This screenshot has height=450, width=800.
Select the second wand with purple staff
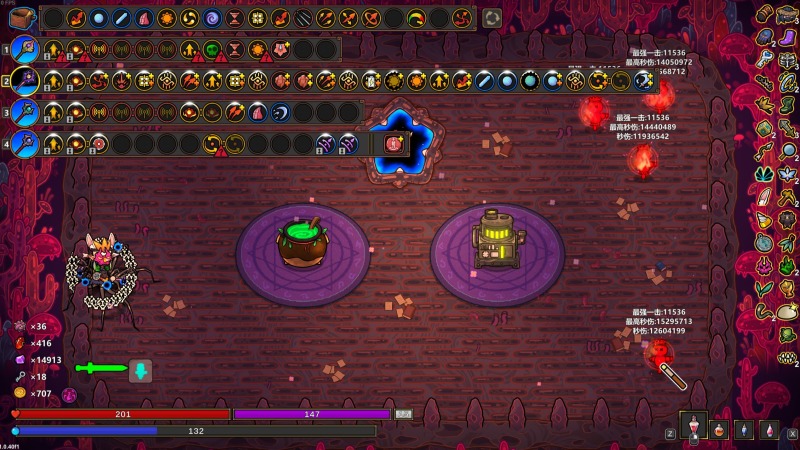[x=24, y=81]
